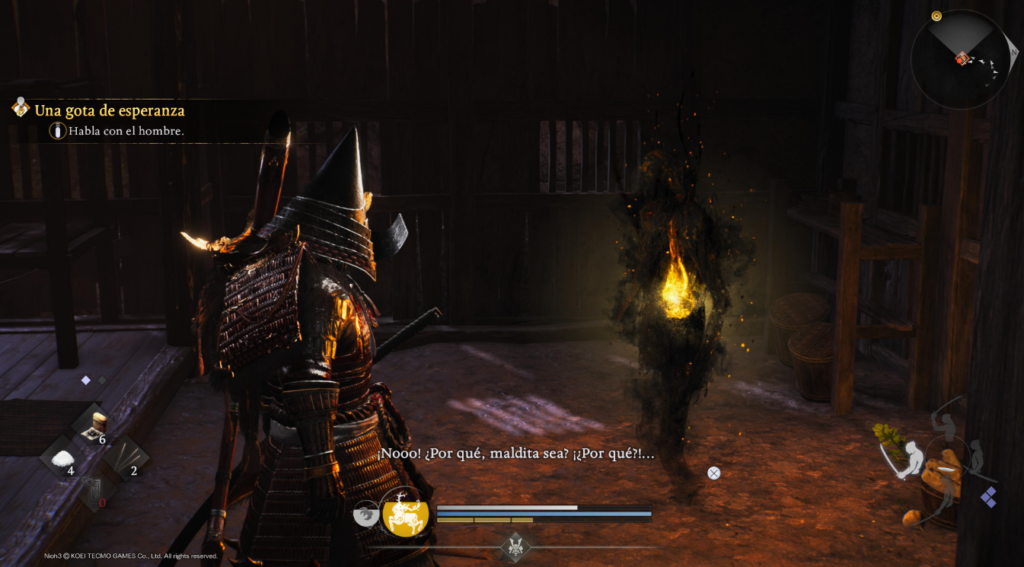Activate the golden deer guardian spirit icon
The width and height of the screenshot is (1024, 567).
[405, 512]
